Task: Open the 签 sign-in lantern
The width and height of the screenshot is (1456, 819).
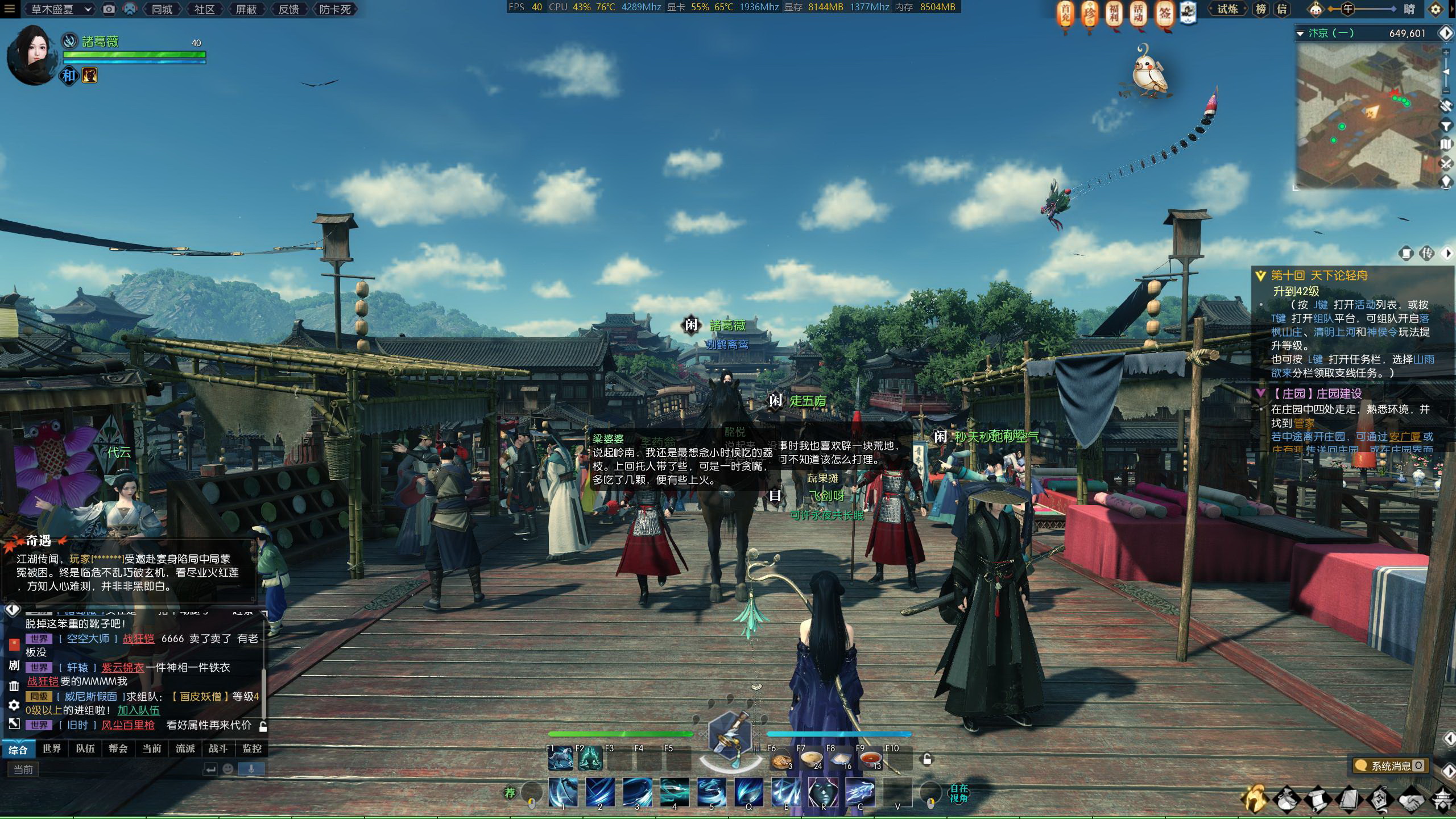Action: pos(1164,14)
